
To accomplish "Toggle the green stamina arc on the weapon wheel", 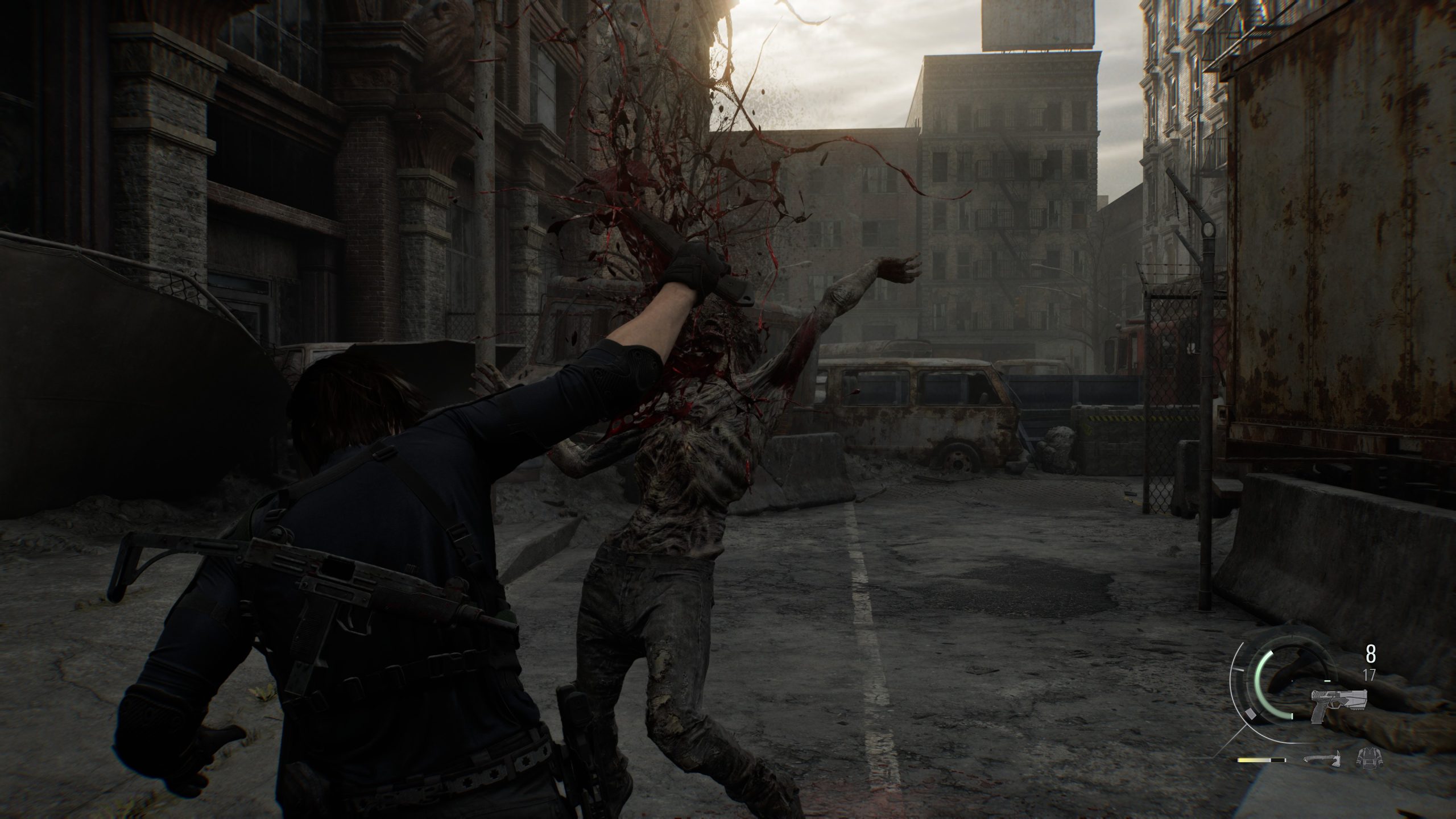I will click(x=1258, y=682).
